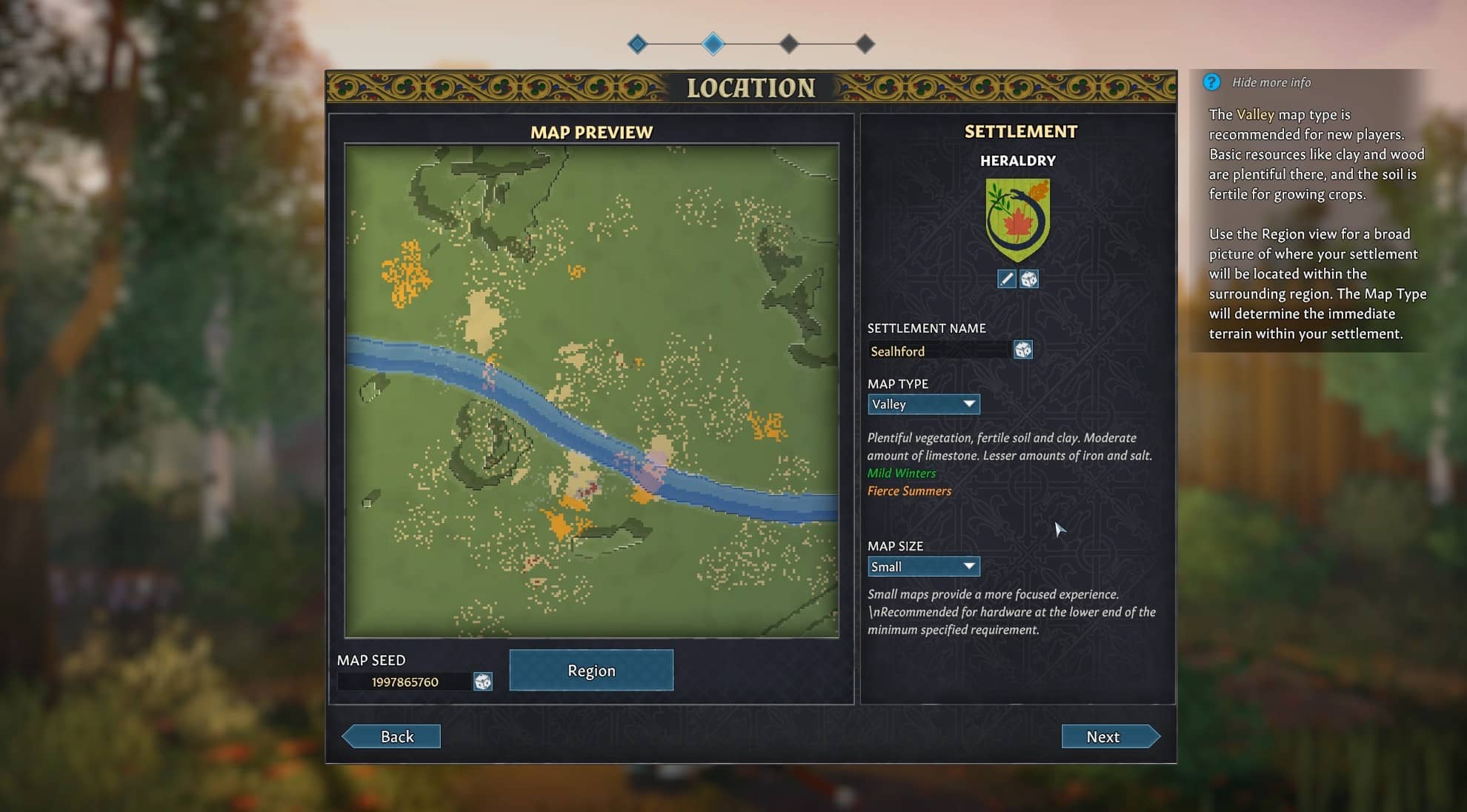Screen dimensions: 1467x812
Task: Go to the Next setup step
Action: pyautogui.click(x=1109, y=736)
